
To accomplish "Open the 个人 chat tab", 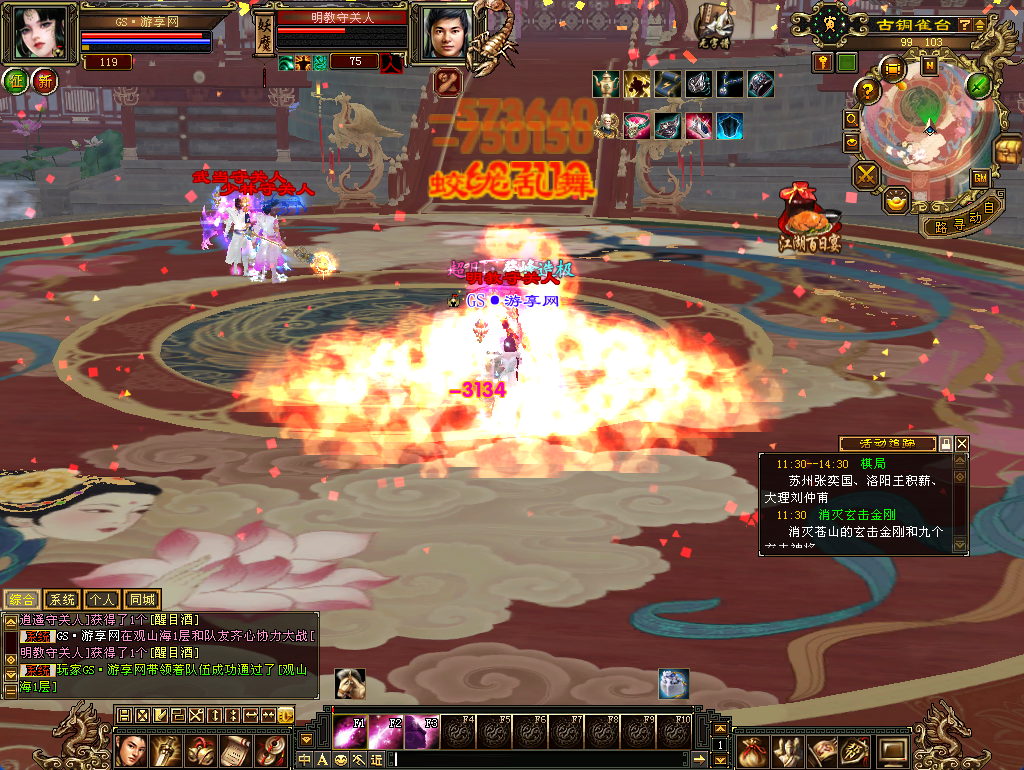I will tap(101, 600).
